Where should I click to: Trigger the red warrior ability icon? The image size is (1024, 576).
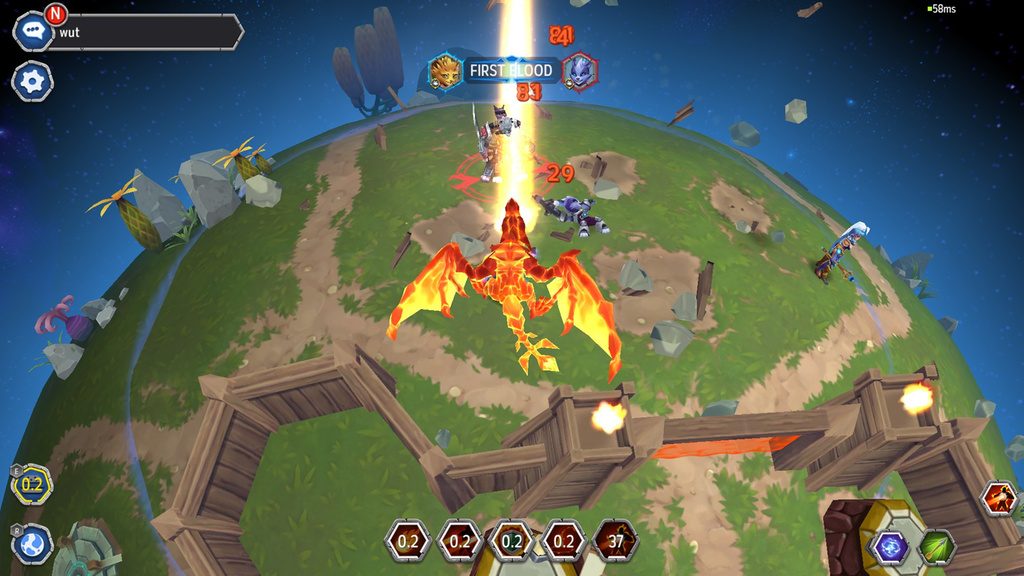coord(999,498)
